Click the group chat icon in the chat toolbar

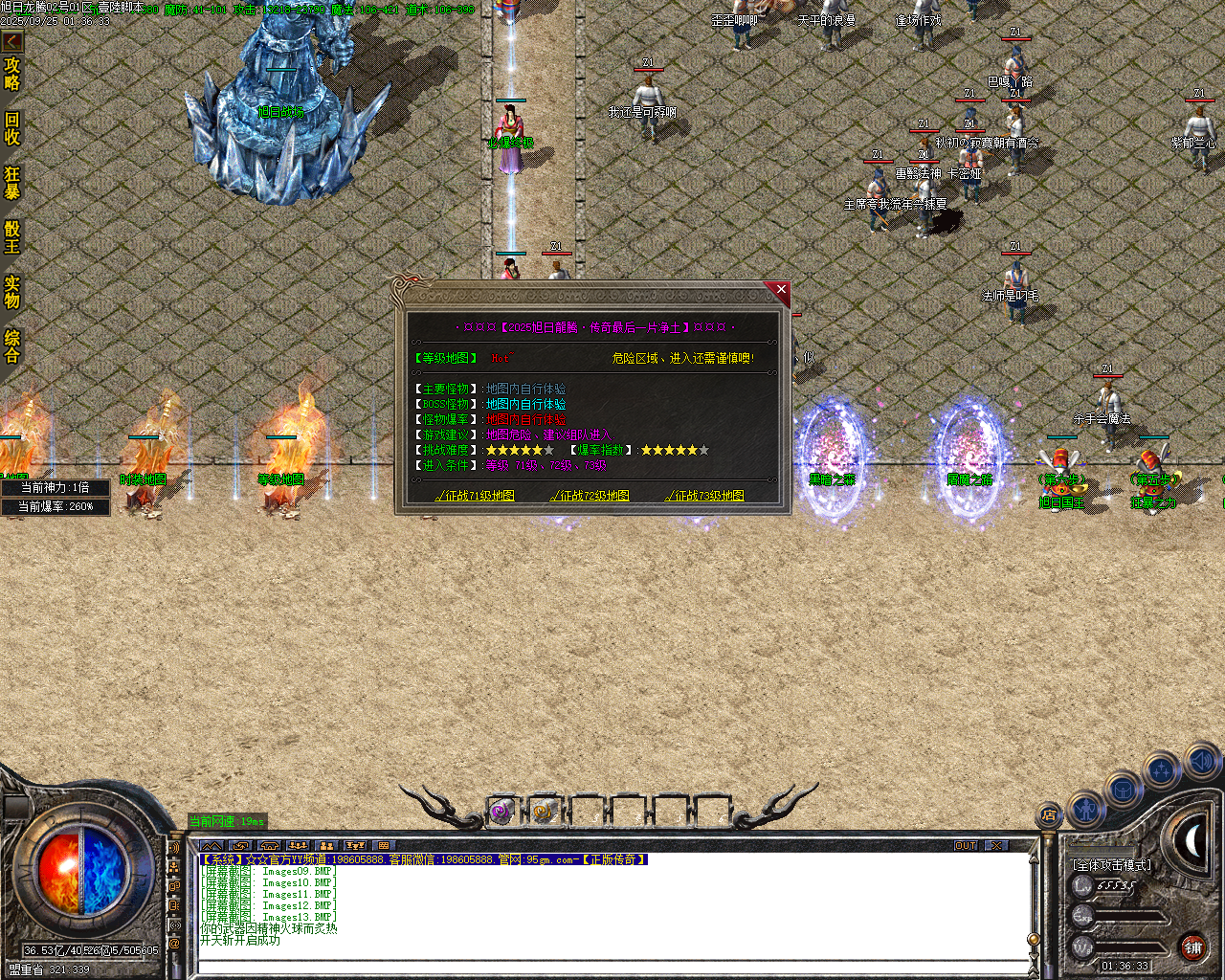(300, 846)
